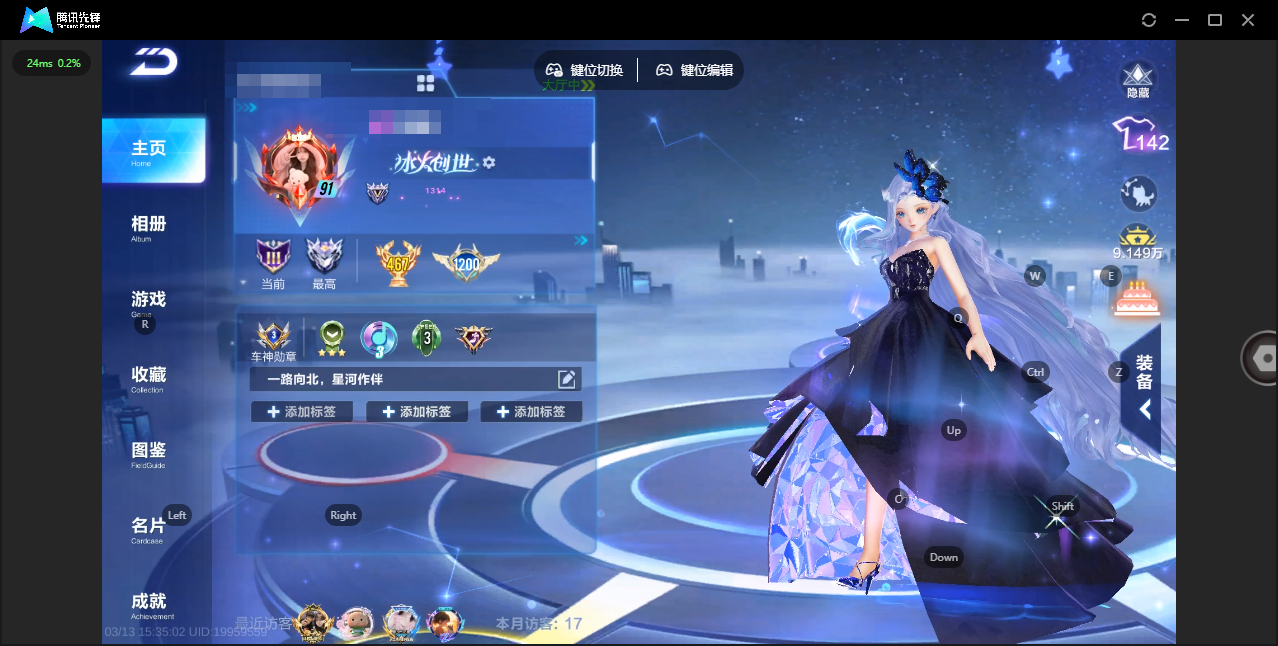This screenshot has width=1278, height=646.
Task: Click the birthday cake icon
Action: (x=1135, y=298)
